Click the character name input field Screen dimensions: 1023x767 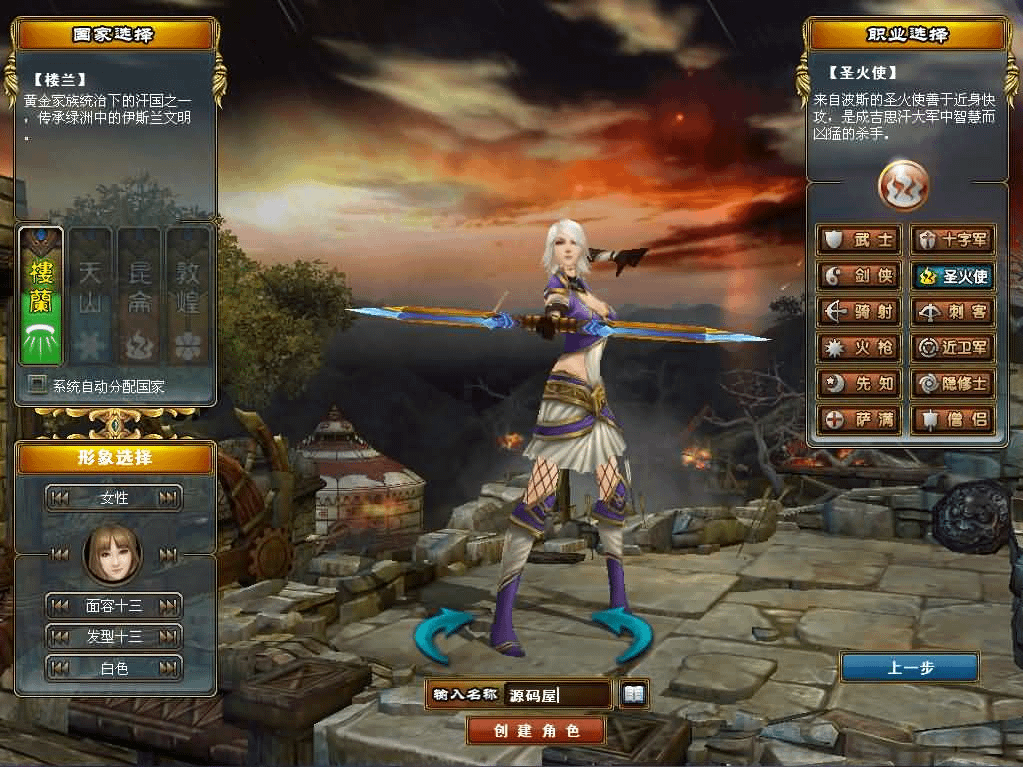[x=558, y=695]
